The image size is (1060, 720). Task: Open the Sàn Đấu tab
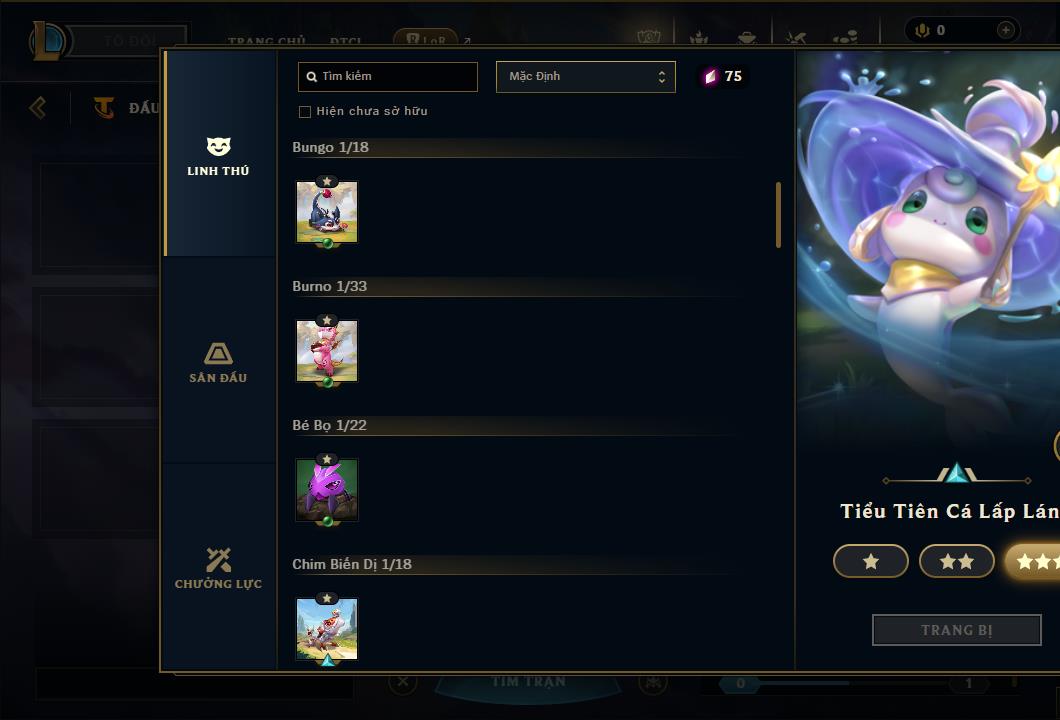[x=218, y=362]
